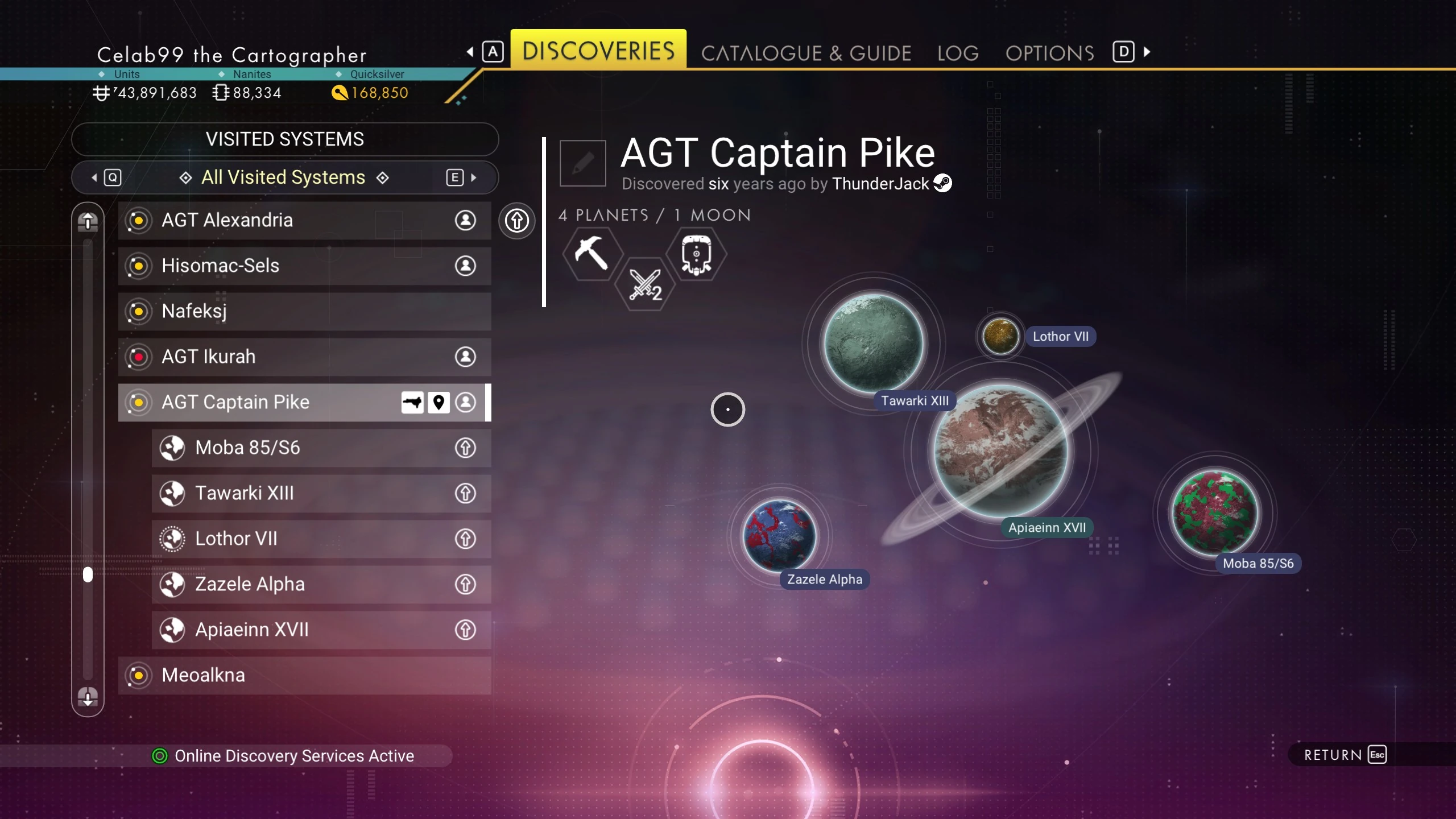Choose Tawarki XIII from the planet list
This screenshot has height=819, width=1456.
pyautogui.click(x=321, y=493)
